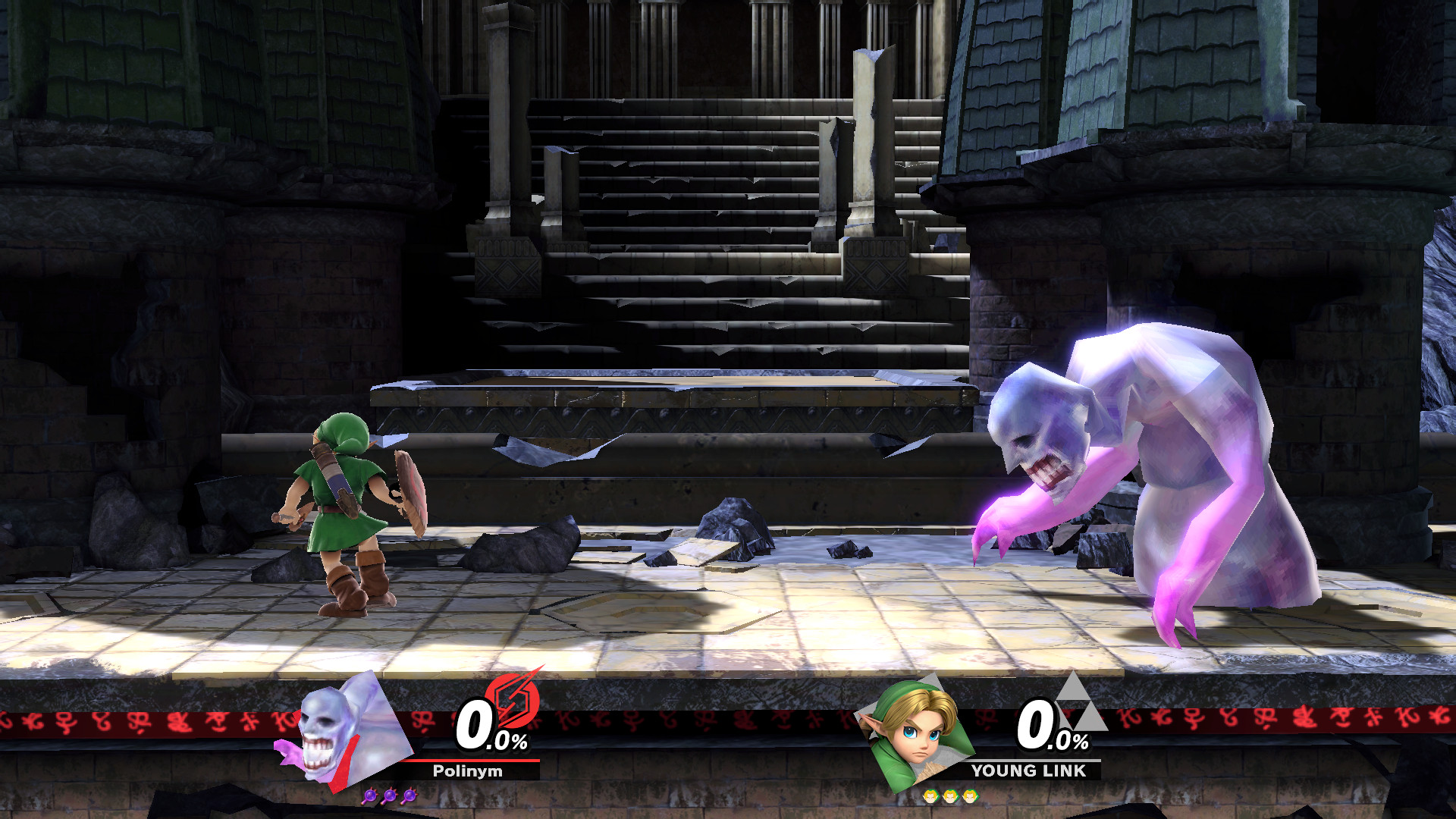Image resolution: width=1456 pixels, height=819 pixels.
Task: Click the YOUNG LINK name label
Action: (1028, 771)
